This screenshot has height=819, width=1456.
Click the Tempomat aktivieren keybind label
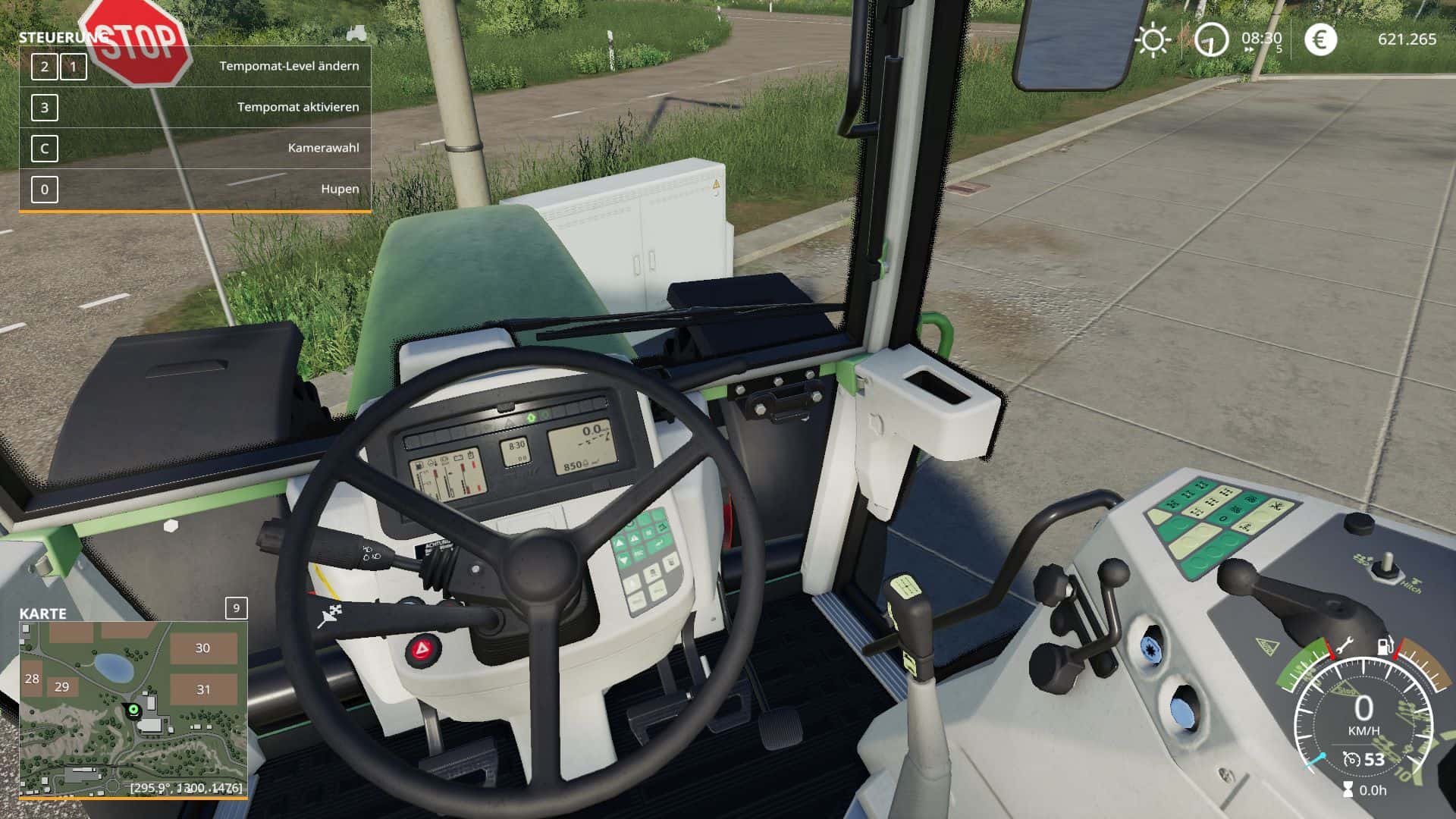(x=298, y=107)
